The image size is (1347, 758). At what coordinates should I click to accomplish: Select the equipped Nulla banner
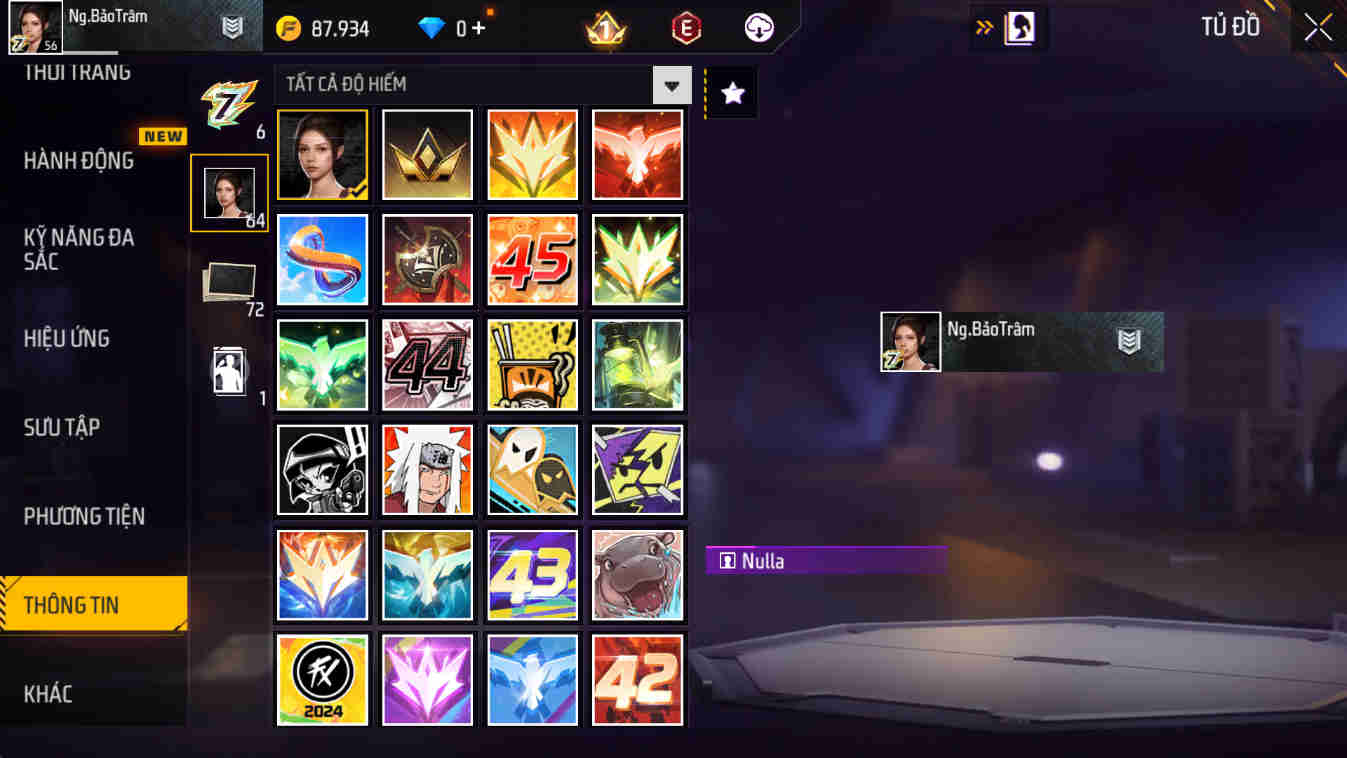click(x=826, y=560)
